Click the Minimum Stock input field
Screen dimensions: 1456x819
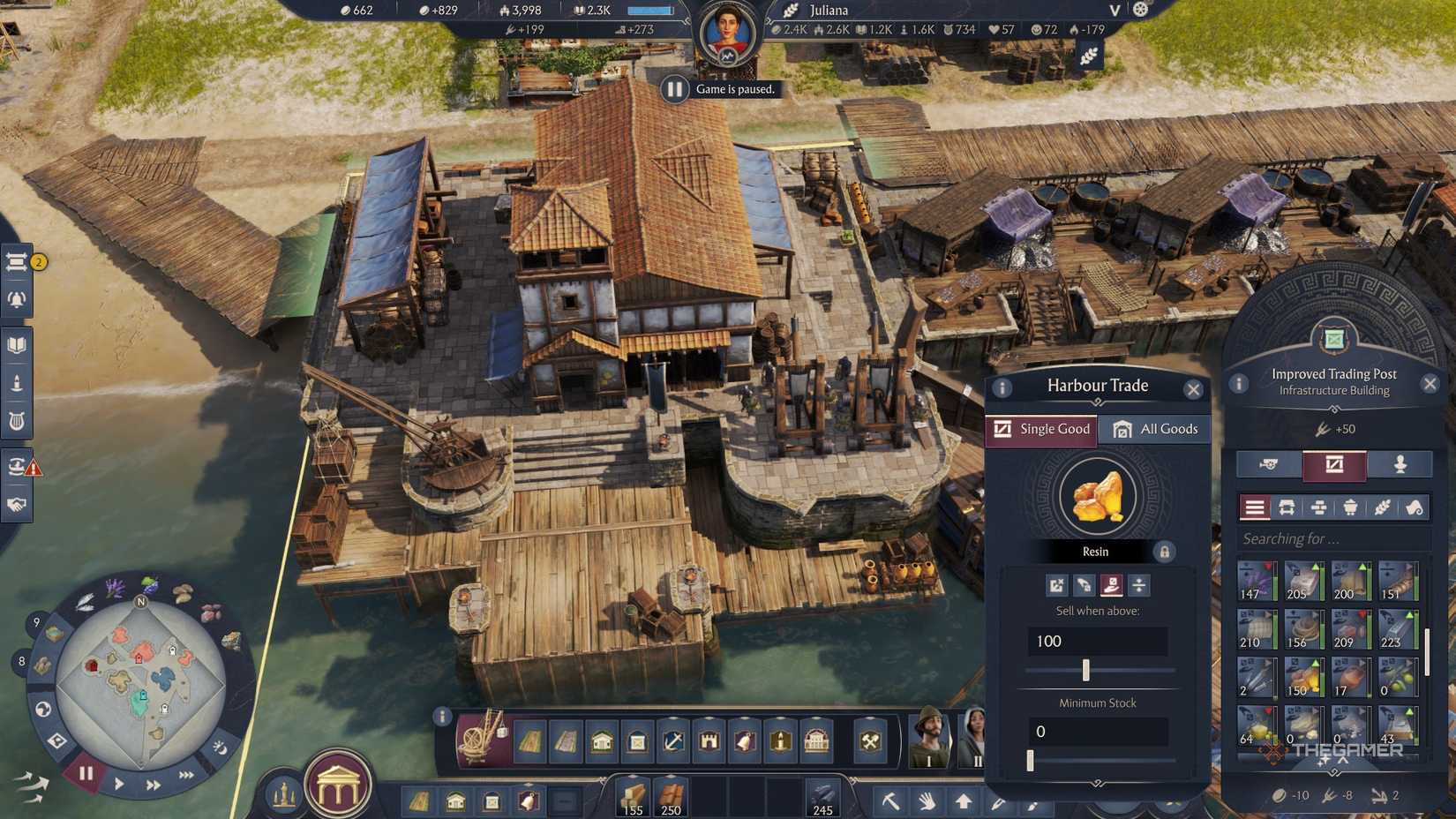pos(1097,732)
